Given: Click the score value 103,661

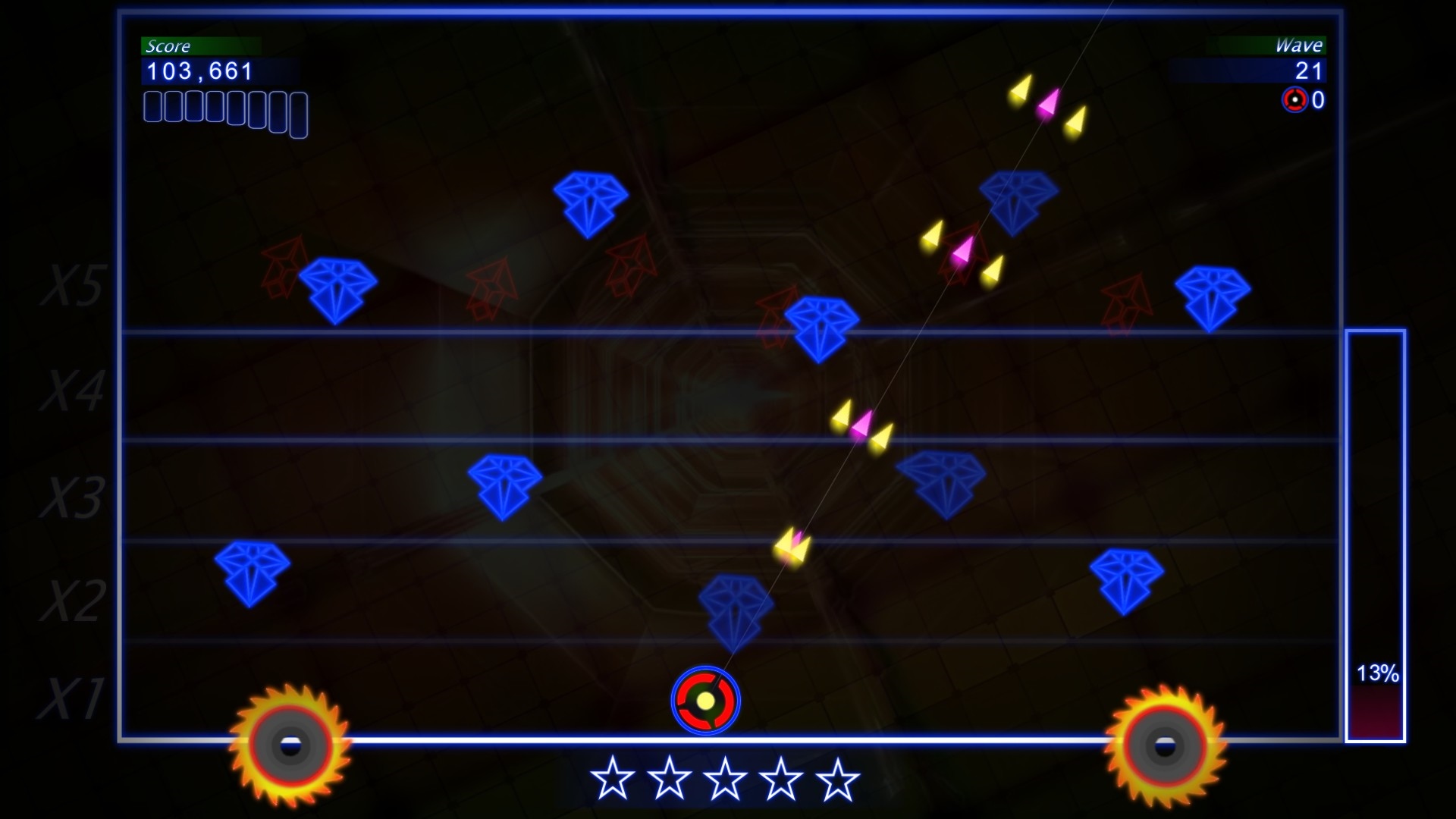Looking at the screenshot, I should click(197, 72).
